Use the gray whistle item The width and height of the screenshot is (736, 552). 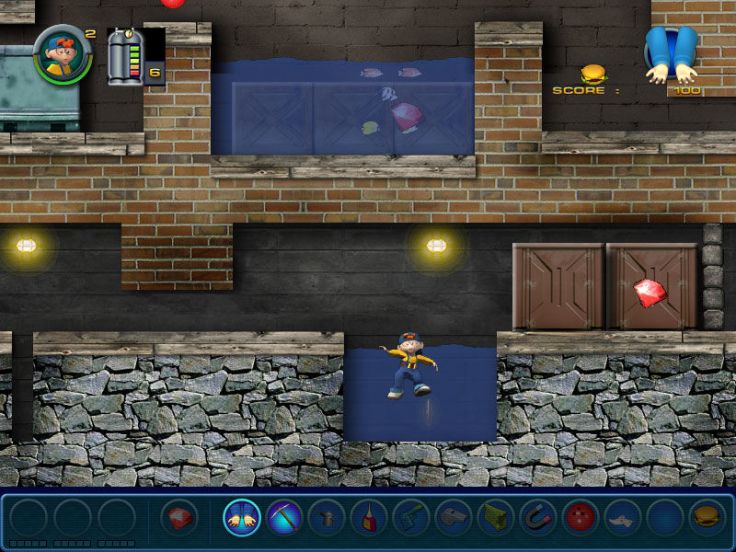pos(453,517)
